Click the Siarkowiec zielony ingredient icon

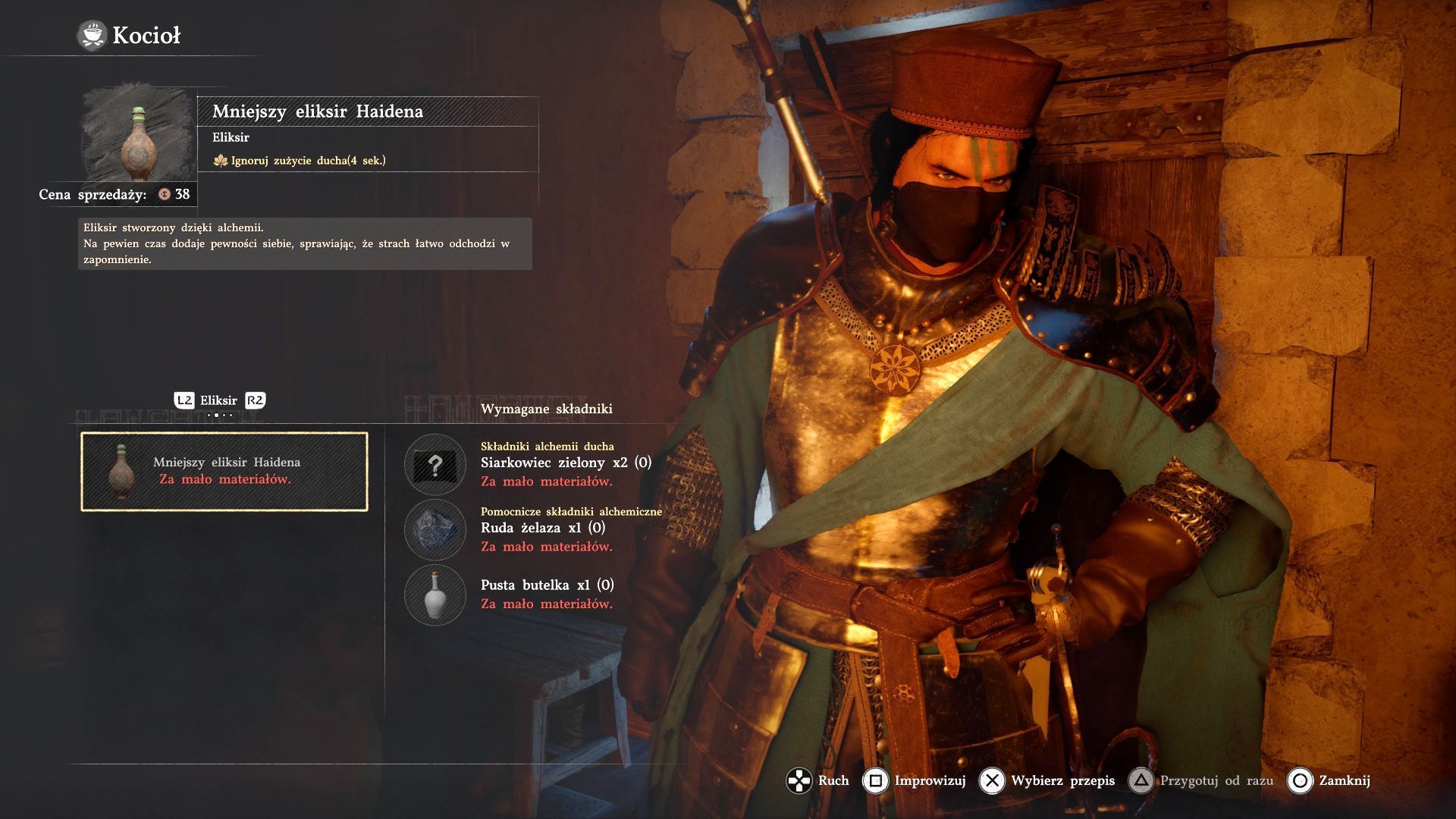coord(435,465)
